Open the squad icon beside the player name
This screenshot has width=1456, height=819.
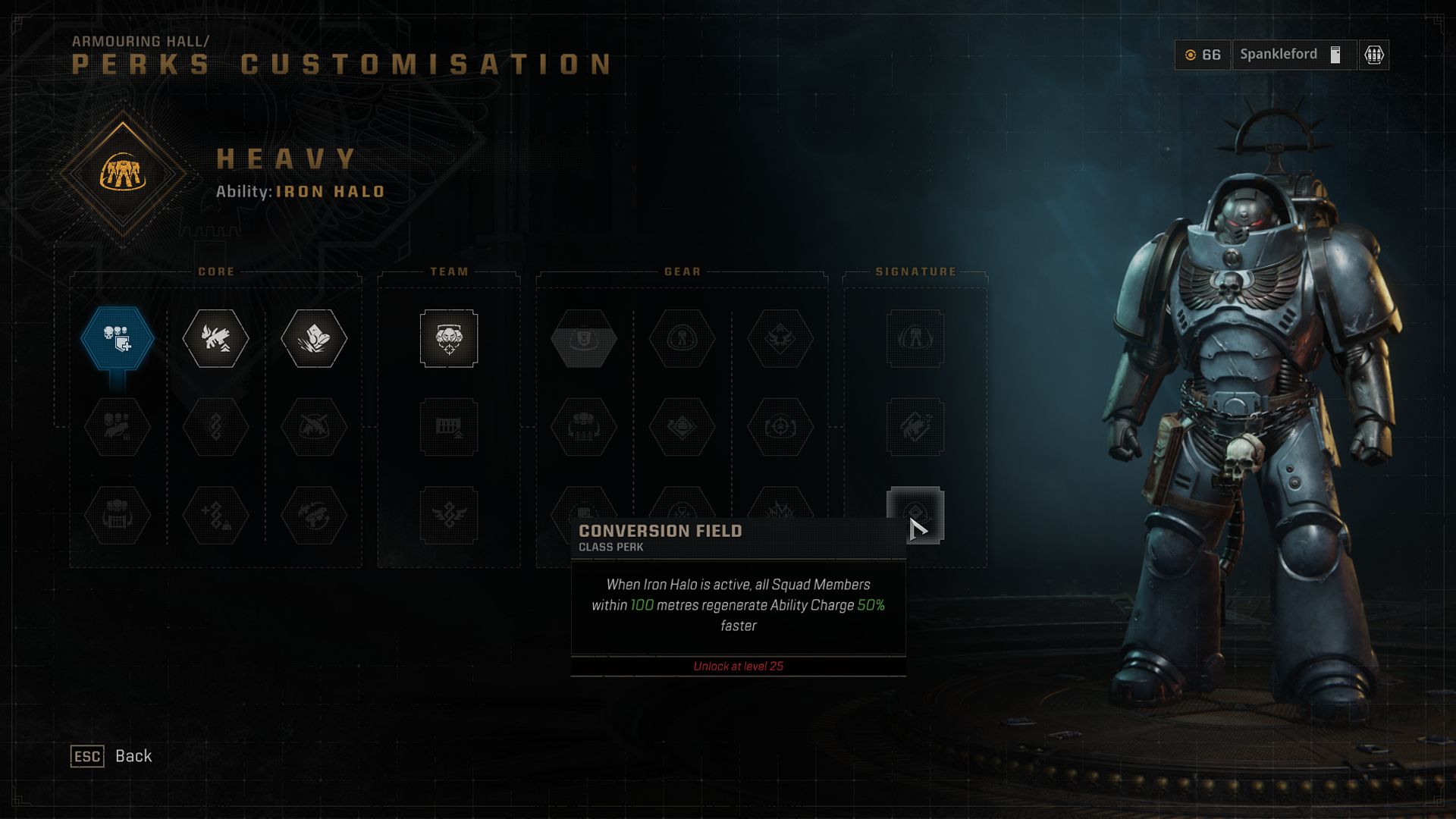pos(1374,55)
